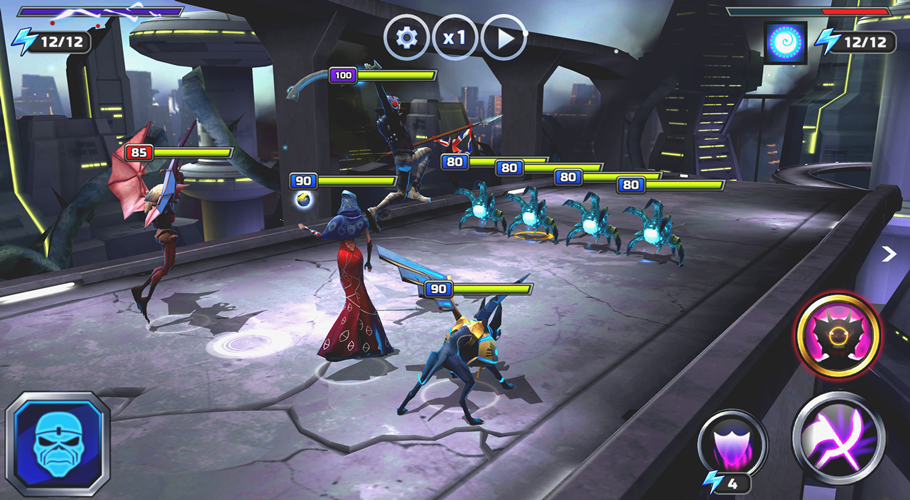Use the purple scythe slash attack
The width and height of the screenshot is (910, 500).
point(838,436)
